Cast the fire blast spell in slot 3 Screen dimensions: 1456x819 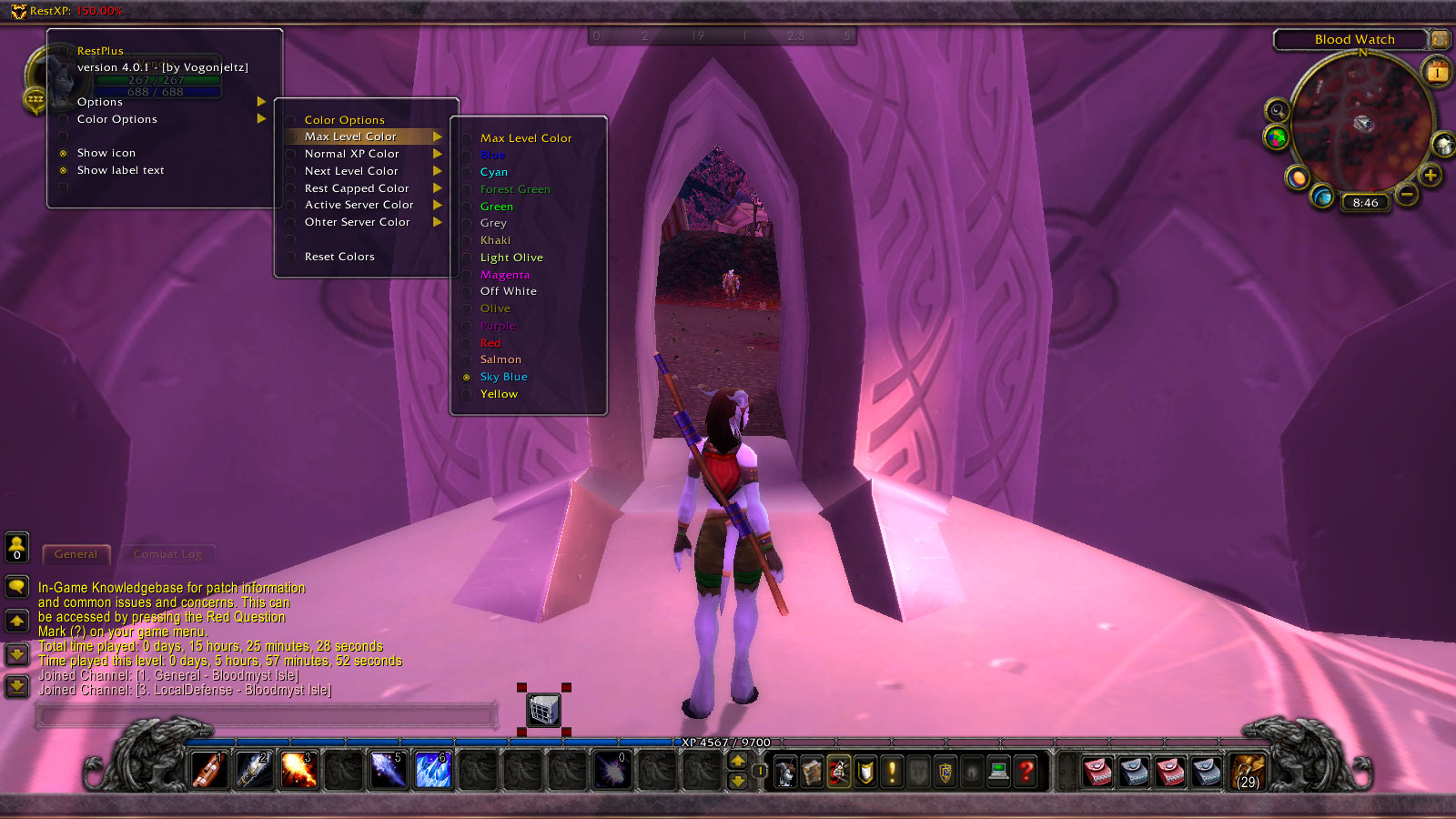pyautogui.click(x=298, y=771)
